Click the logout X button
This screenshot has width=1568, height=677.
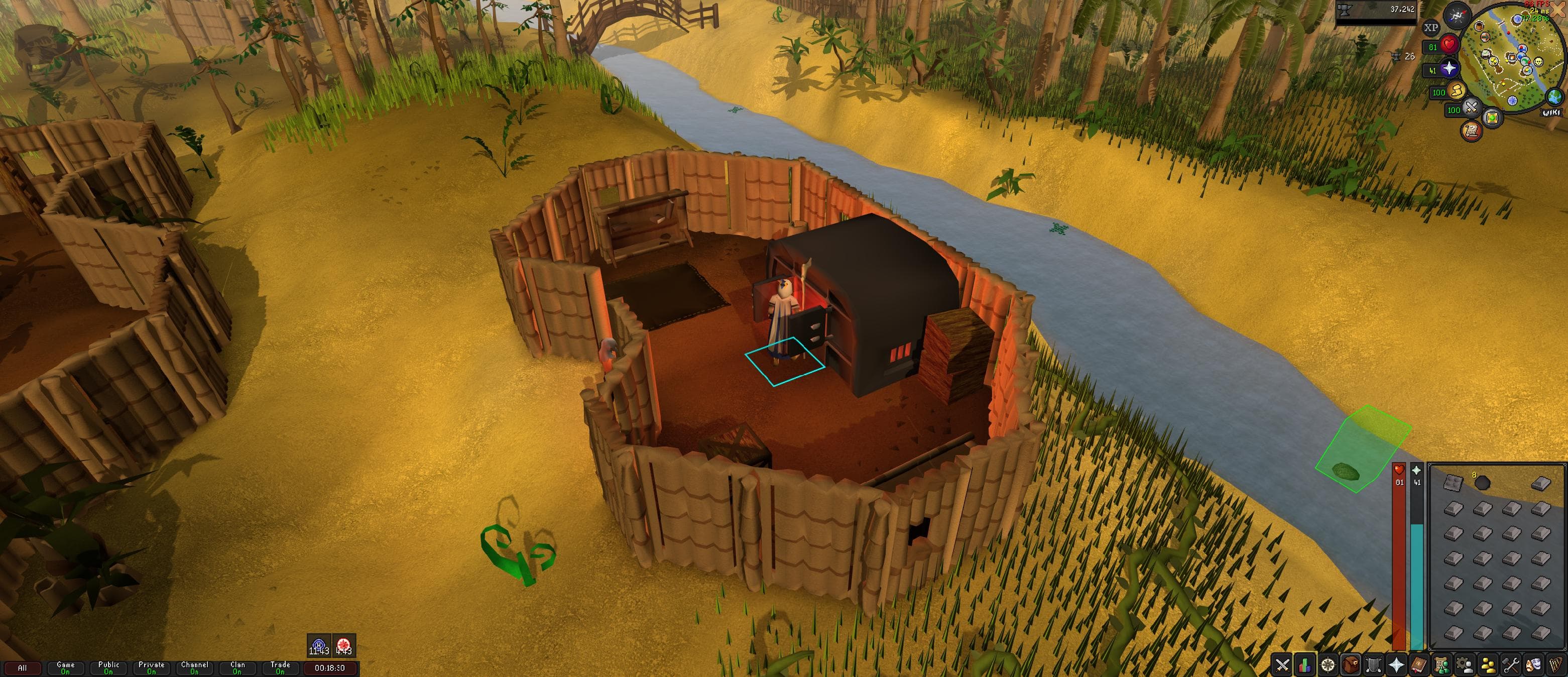pyautogui.click(x=1557, y=10)
